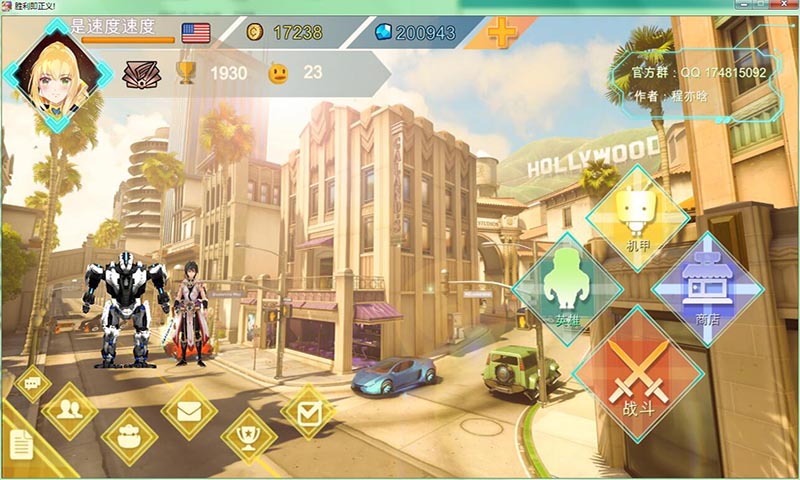The image size is (800, 480).
Task: Open the friends list icon
Action: pos(70,409)
